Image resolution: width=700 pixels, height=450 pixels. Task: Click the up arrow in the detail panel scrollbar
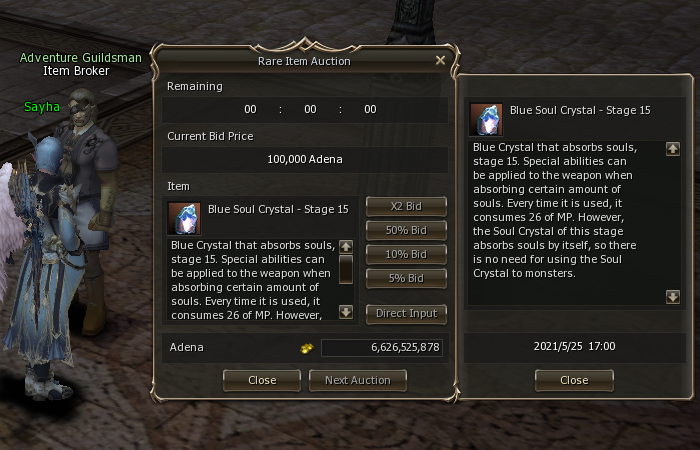pyautogui.click(x=673, y=149)
